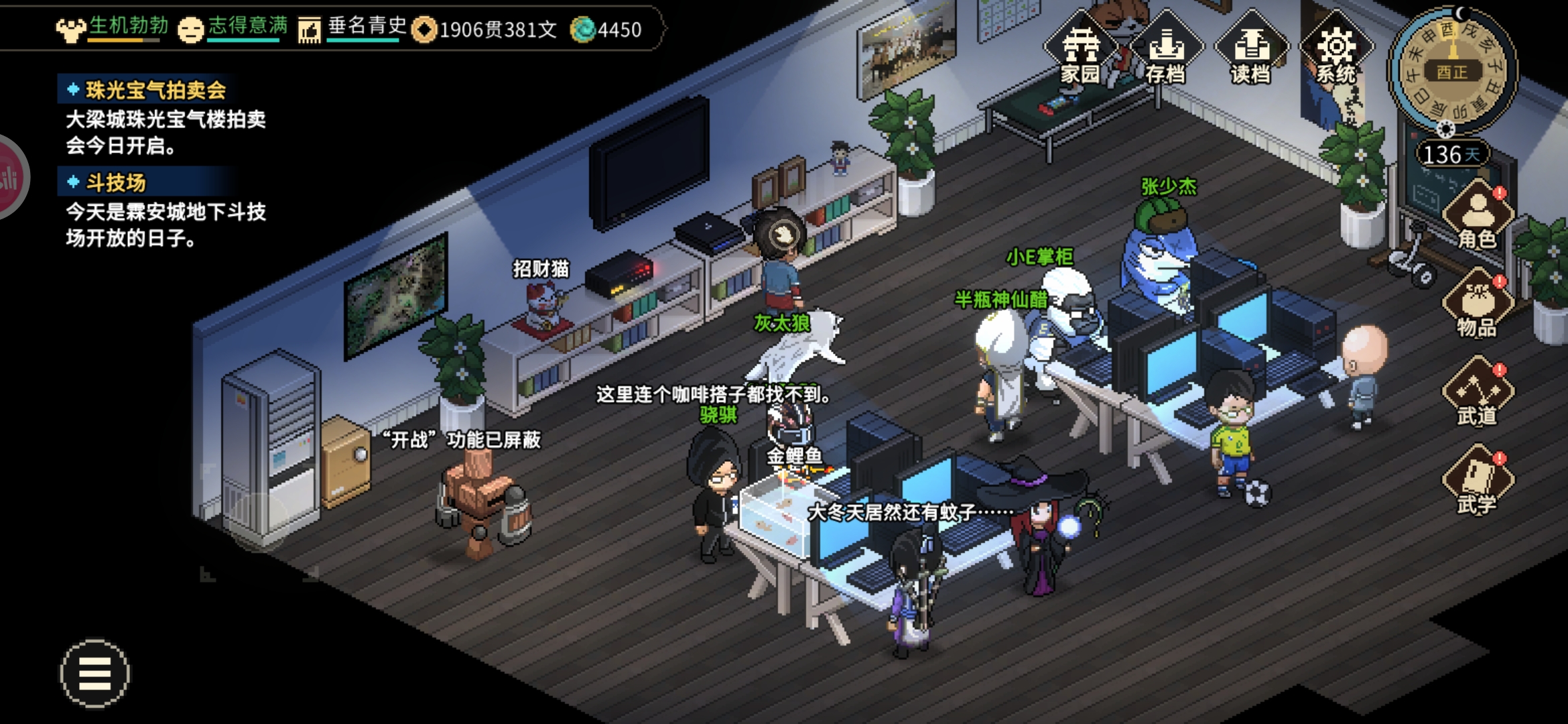The image size is (1568, 724).
Task: Open the 家园 homestead menu
Action: (x=1080, y=51)
